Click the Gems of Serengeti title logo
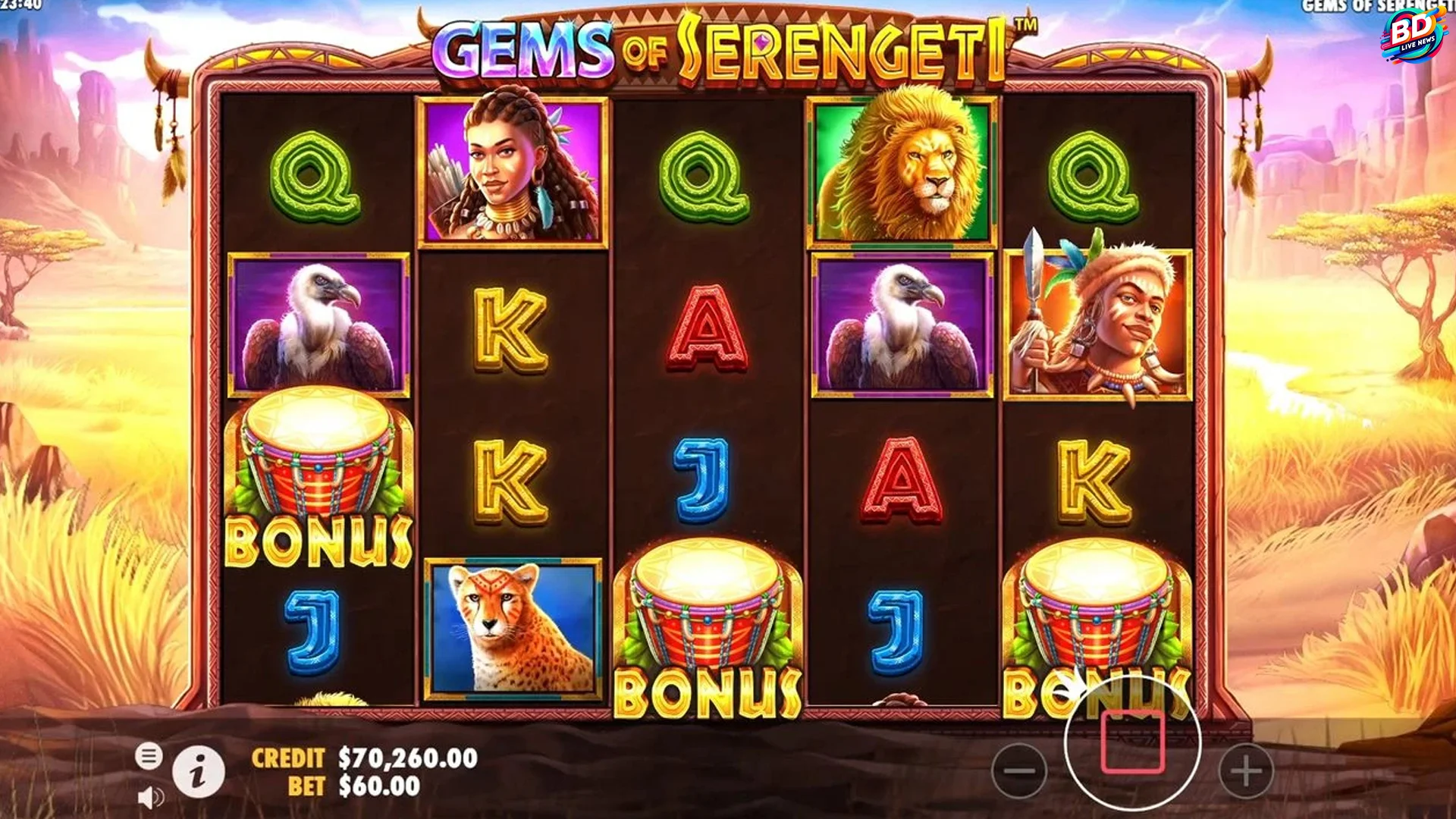This screenshot has height=819, width=1456. pyautogui.click(x=718, y=45)
